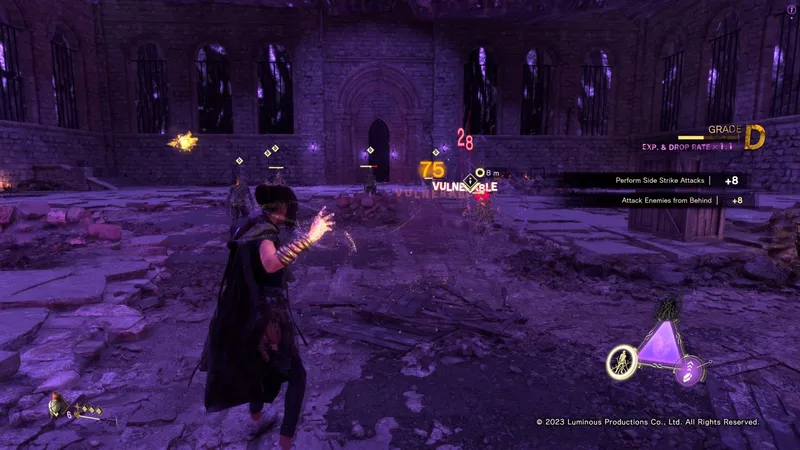Viewport: 800px width, 450px height.
Task: Click the battle Grade D emblem
Action: pos(754,138)
